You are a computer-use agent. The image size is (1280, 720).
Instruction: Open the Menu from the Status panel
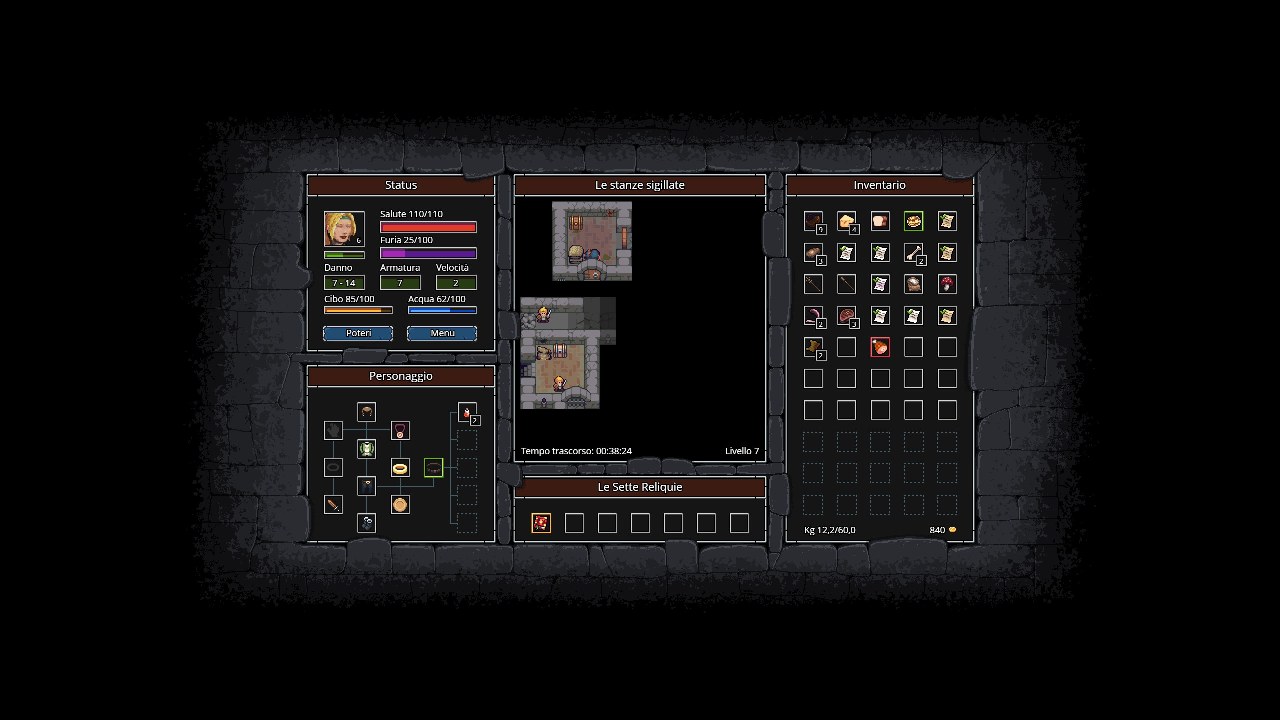tap(441, 333)
